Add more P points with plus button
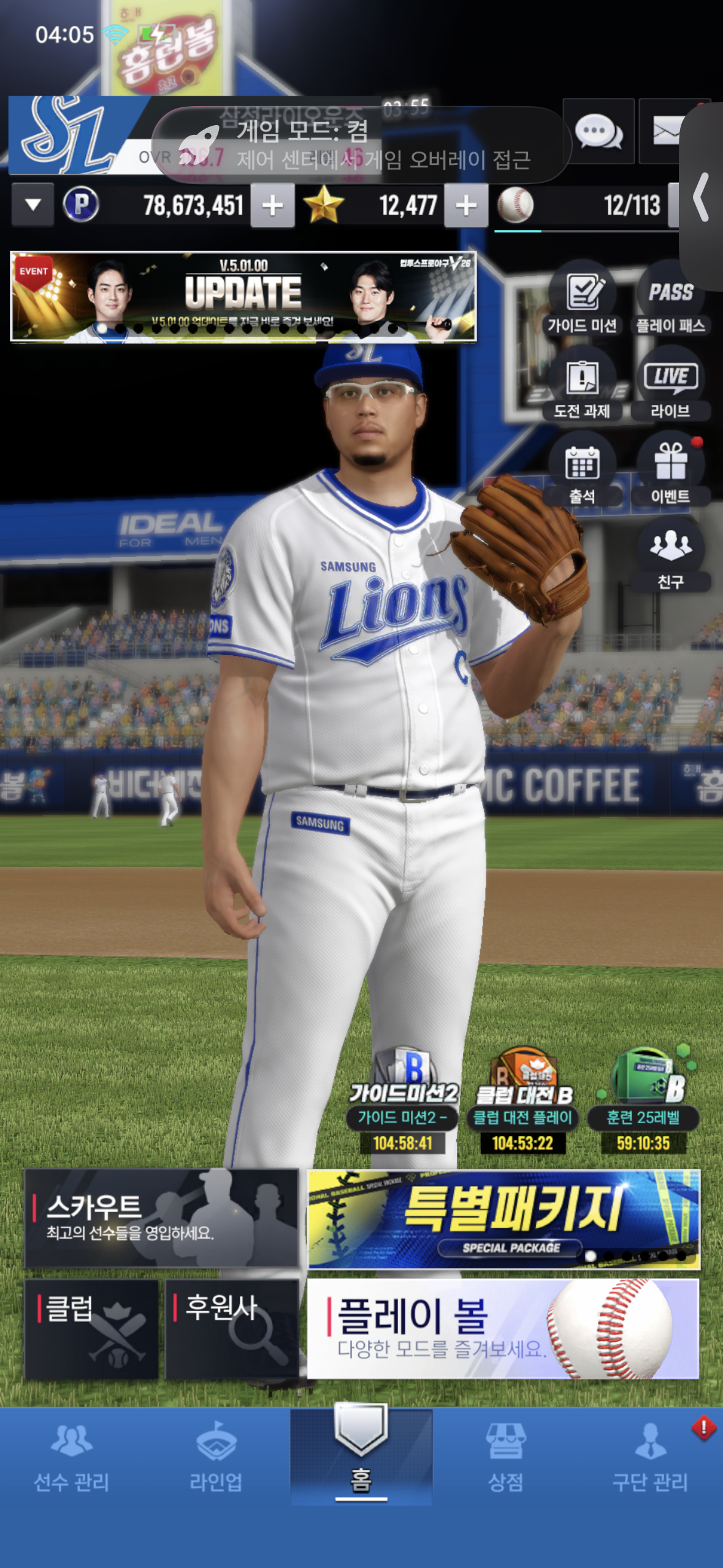723x1568 pixels. 273,206
